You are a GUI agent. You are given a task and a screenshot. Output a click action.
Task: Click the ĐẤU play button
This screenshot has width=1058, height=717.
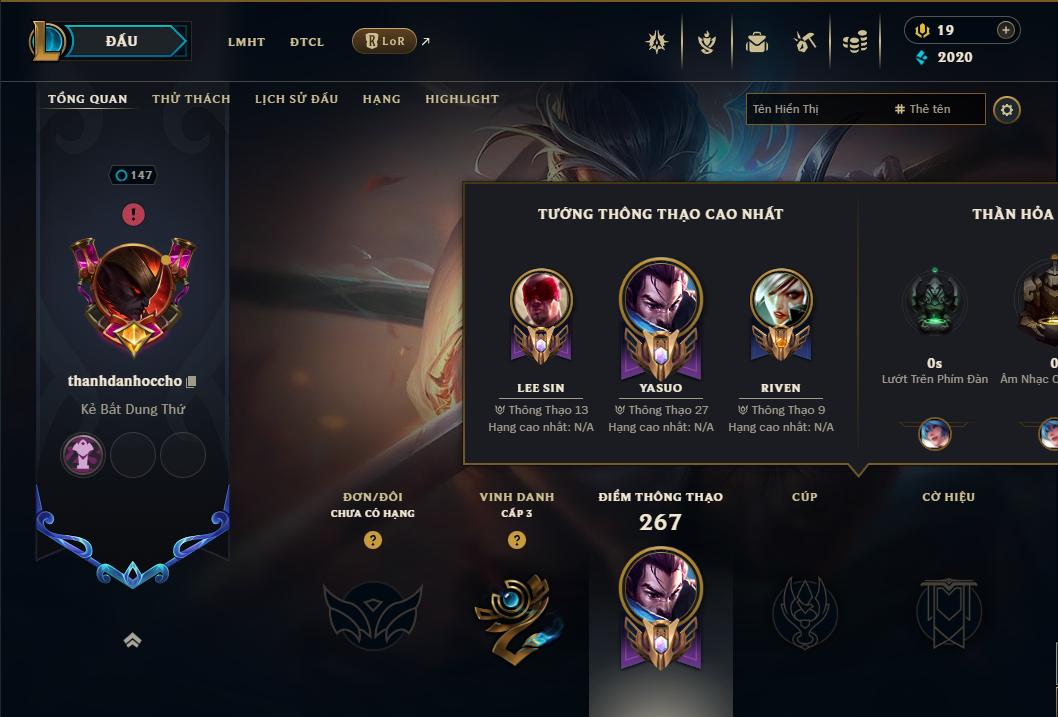pyautogui.click(x=122, y=41)
